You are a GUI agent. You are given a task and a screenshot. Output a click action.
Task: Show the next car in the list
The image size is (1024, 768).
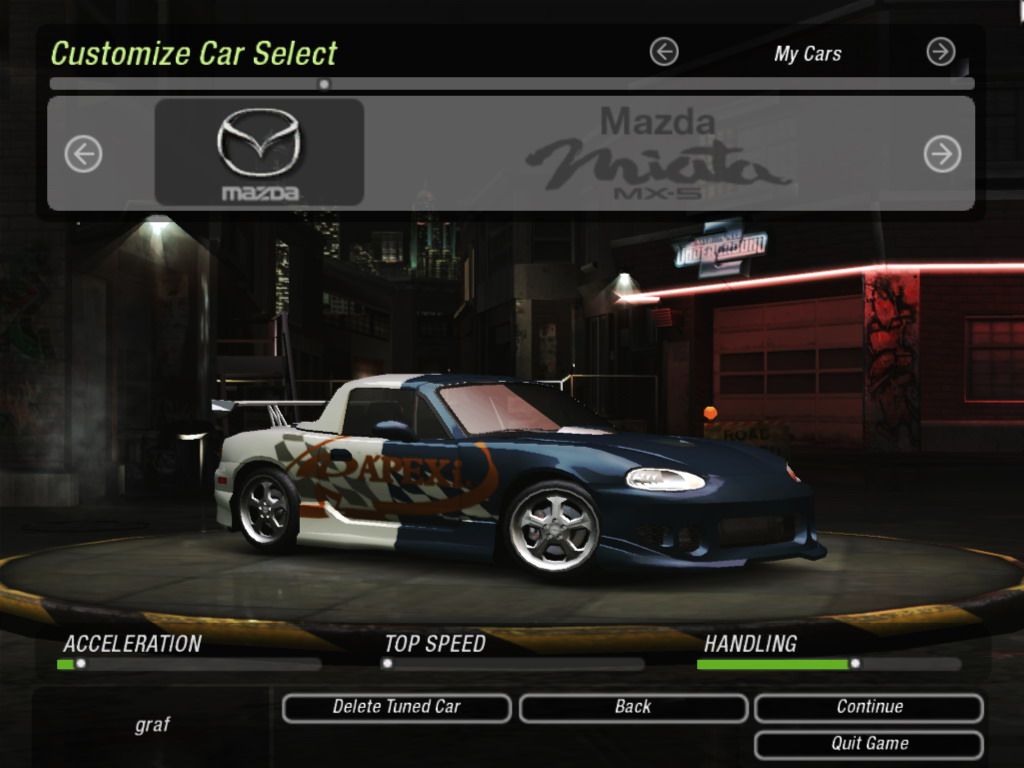point(942,154)
